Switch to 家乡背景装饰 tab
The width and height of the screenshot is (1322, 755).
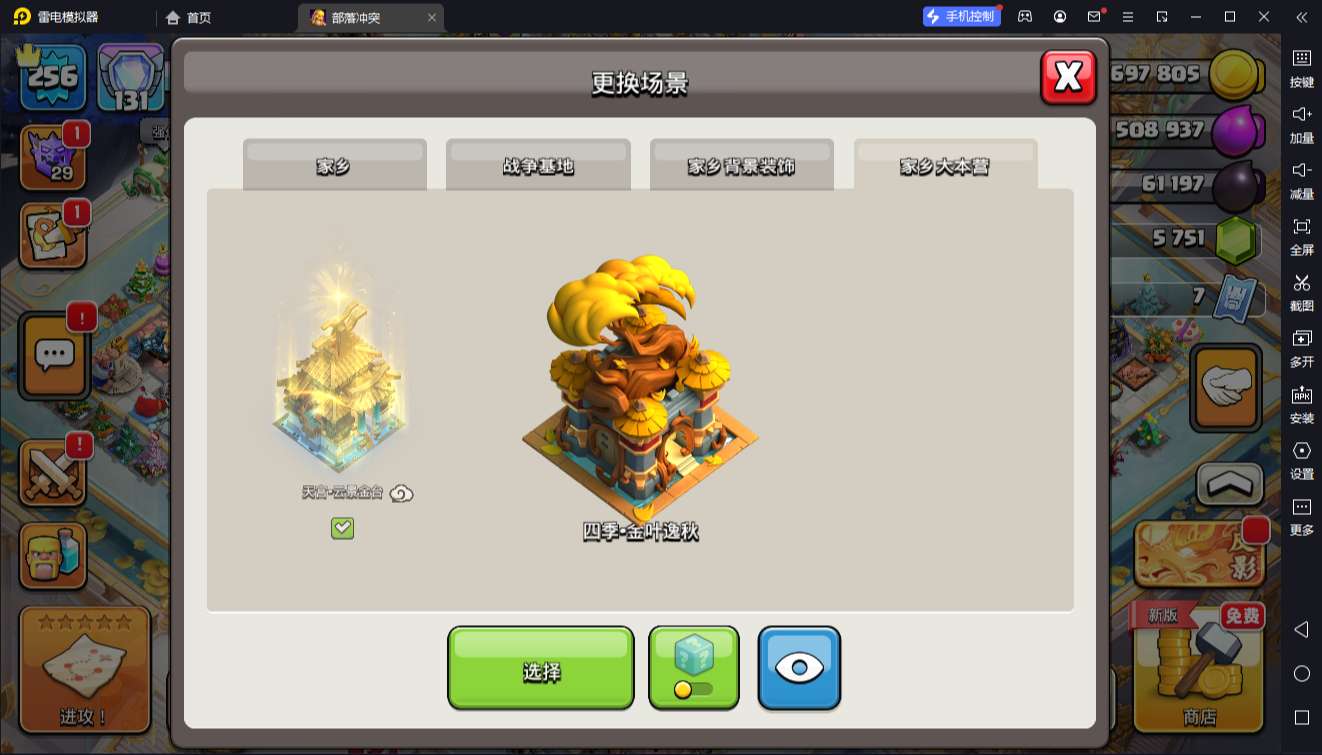tap(741, 165)
